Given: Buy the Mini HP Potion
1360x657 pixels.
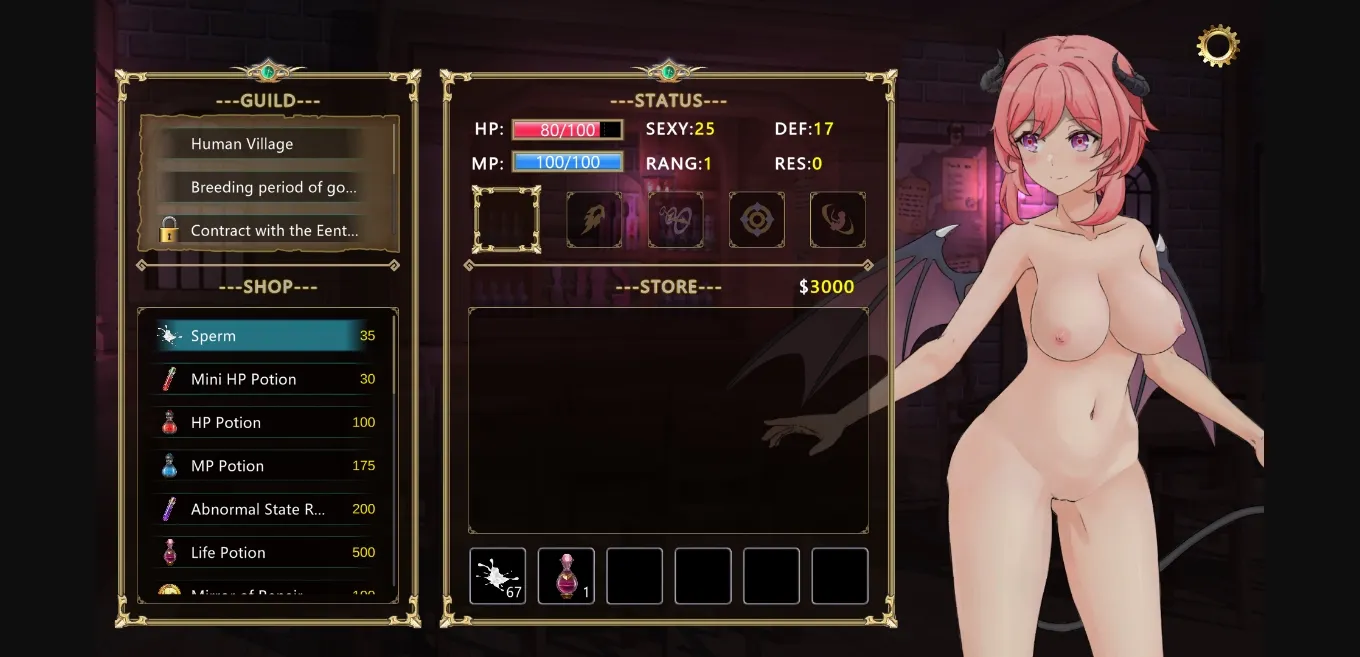Looking at the screenshot, I should [x=266, y=379].
